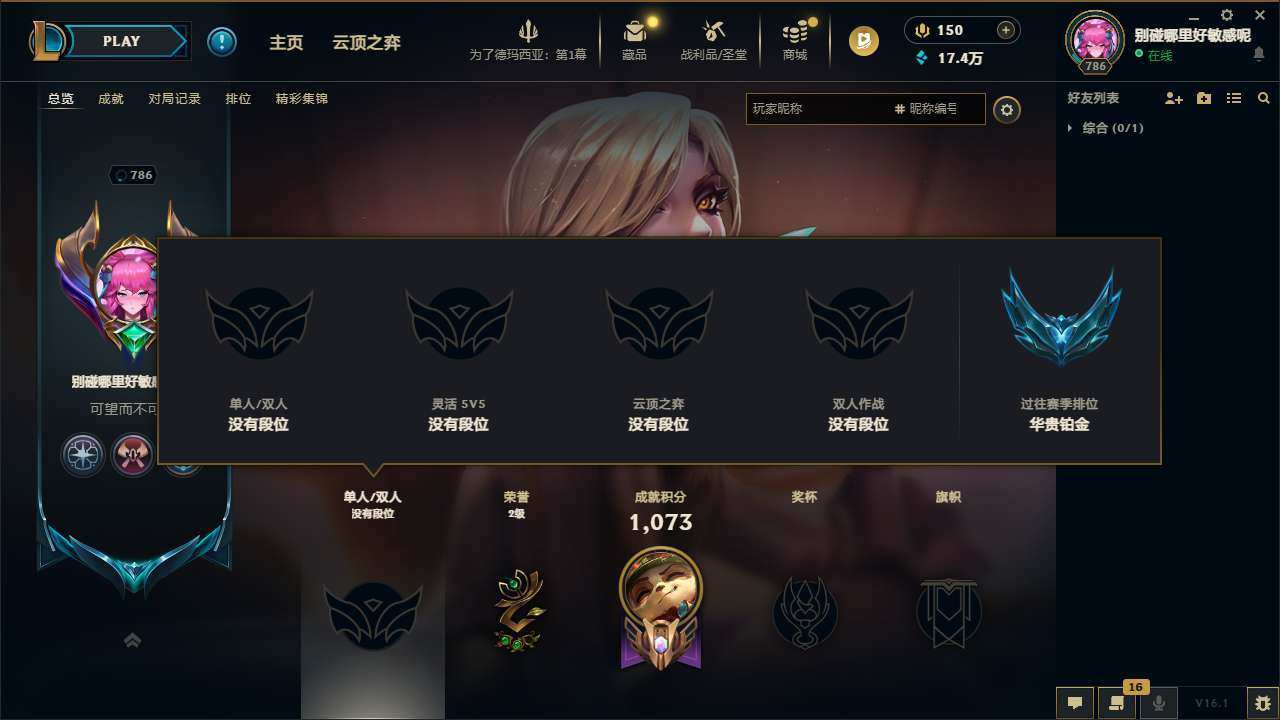
Task: Click the add friend icon
Action: (x=1172, y=98)
